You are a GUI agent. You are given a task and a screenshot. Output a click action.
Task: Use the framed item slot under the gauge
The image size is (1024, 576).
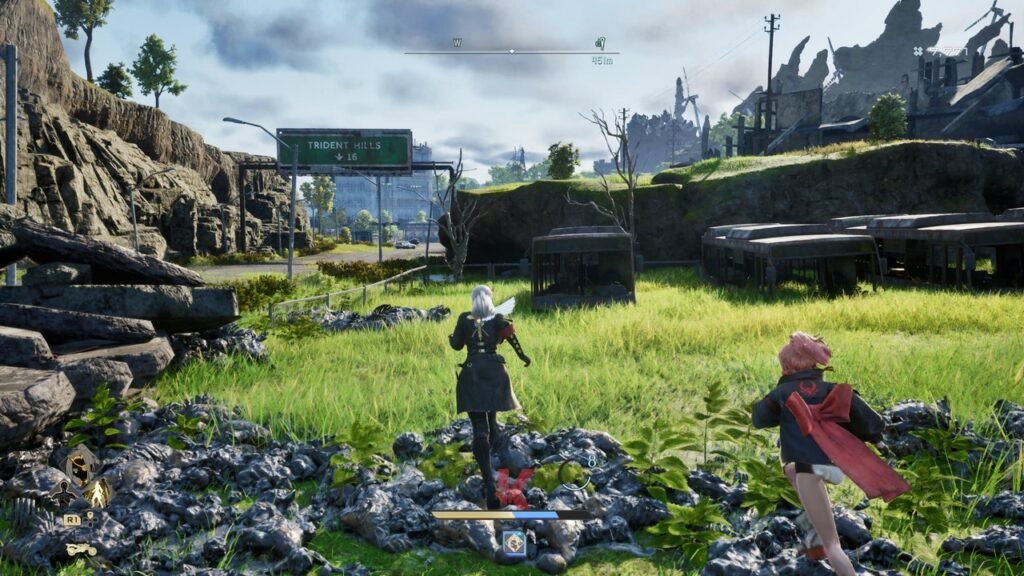point(514,542)
